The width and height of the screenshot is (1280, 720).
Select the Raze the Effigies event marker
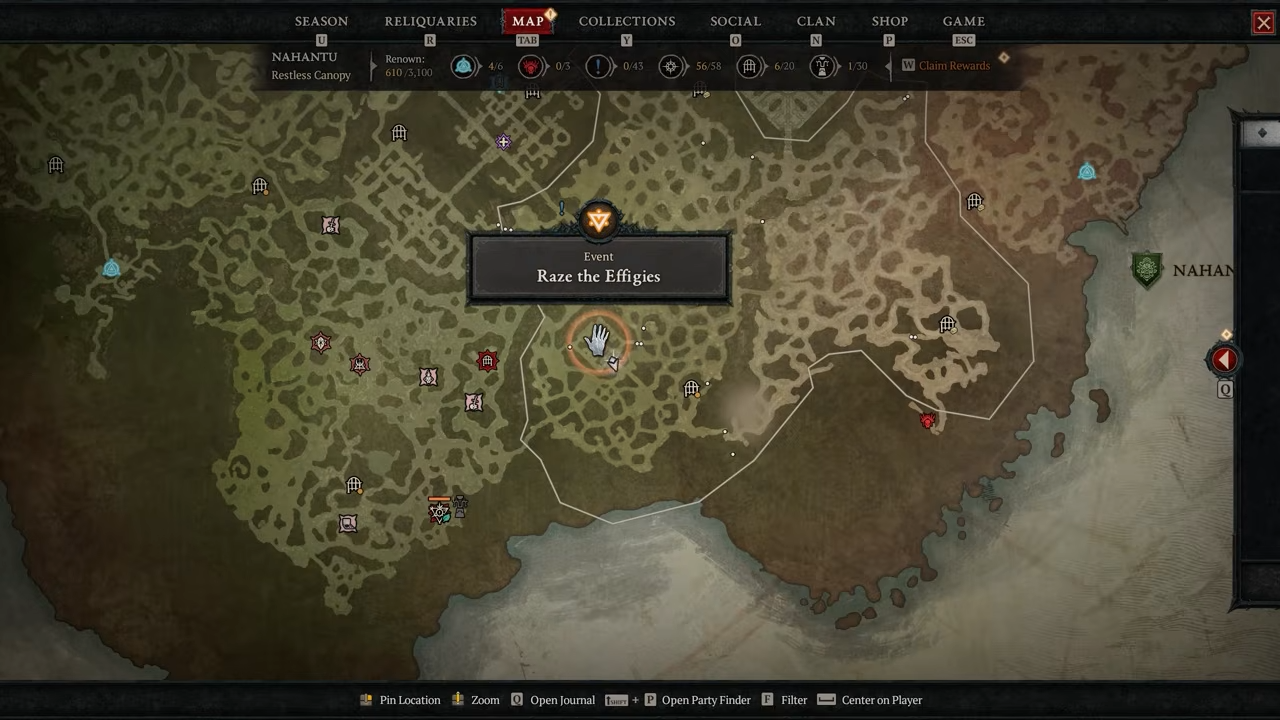598,221
